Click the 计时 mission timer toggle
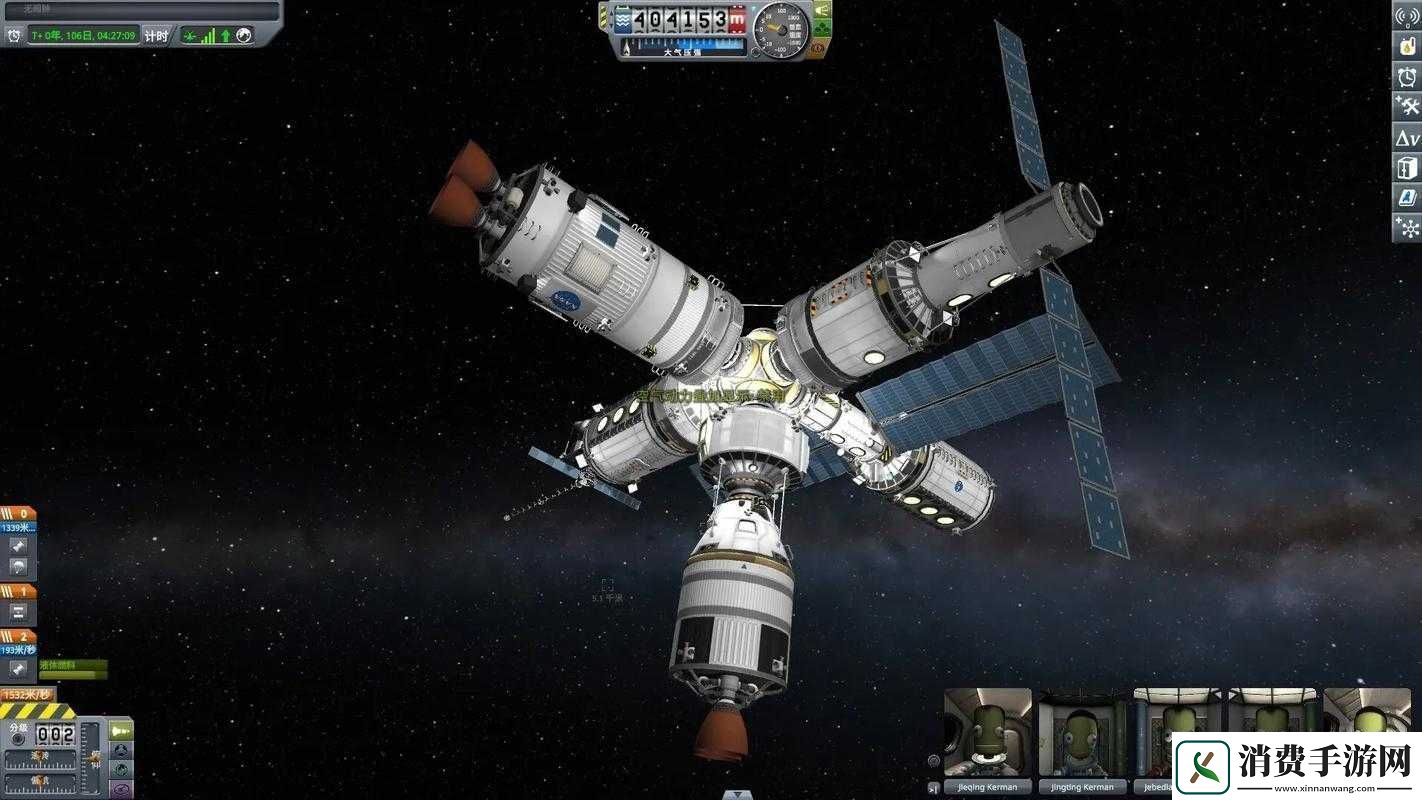This screenshot has width=1422, height=800. click(156, 37)
